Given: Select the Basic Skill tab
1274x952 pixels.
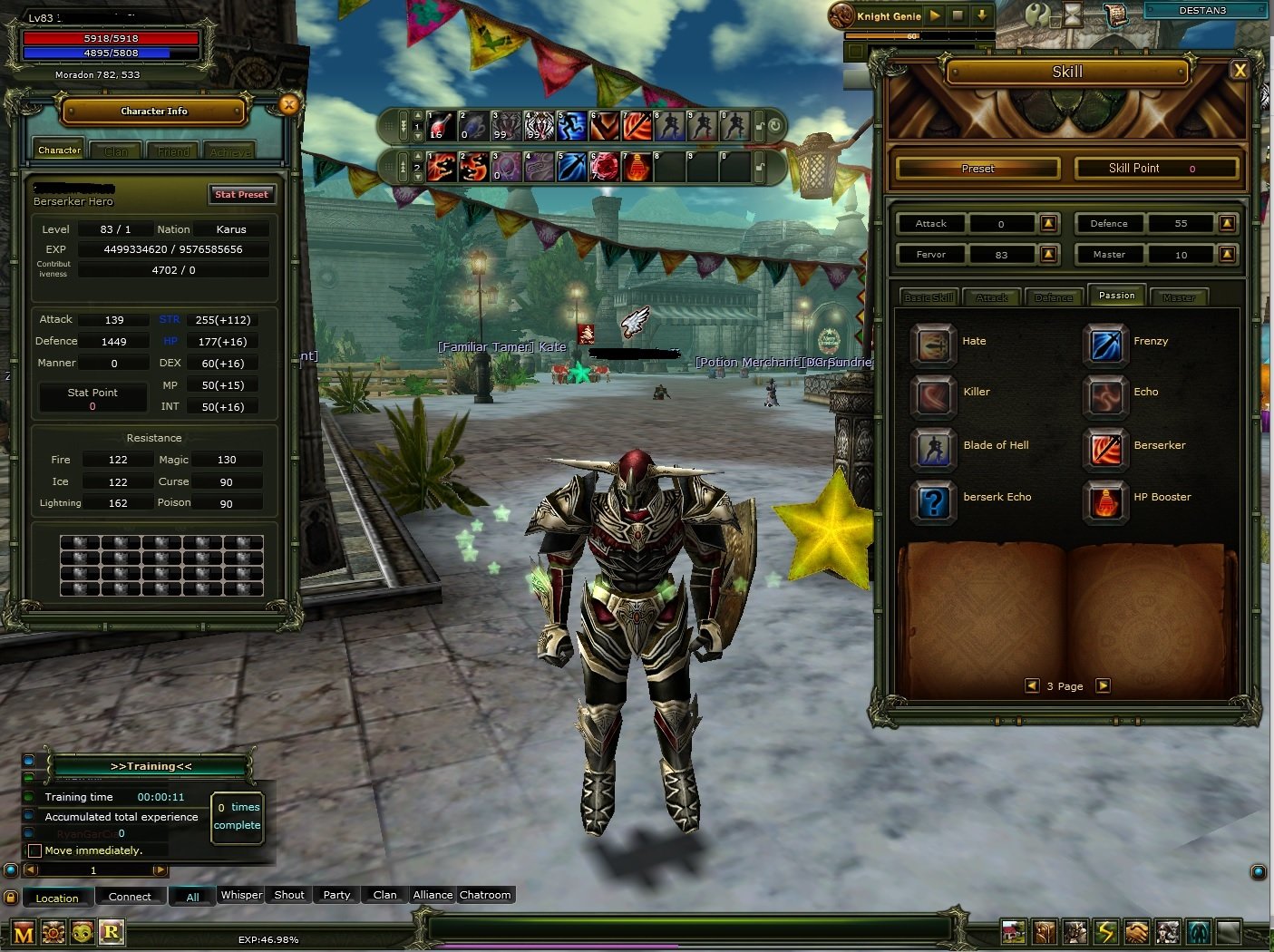Looking at the screenshot, I should pos(929,297).
